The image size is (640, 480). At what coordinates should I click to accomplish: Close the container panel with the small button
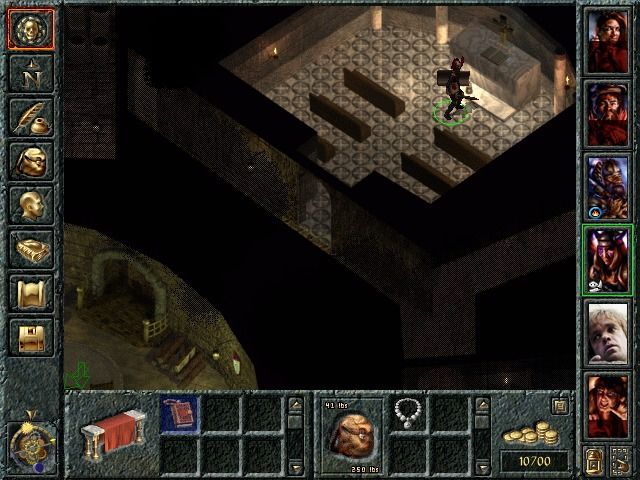(561, 405)
